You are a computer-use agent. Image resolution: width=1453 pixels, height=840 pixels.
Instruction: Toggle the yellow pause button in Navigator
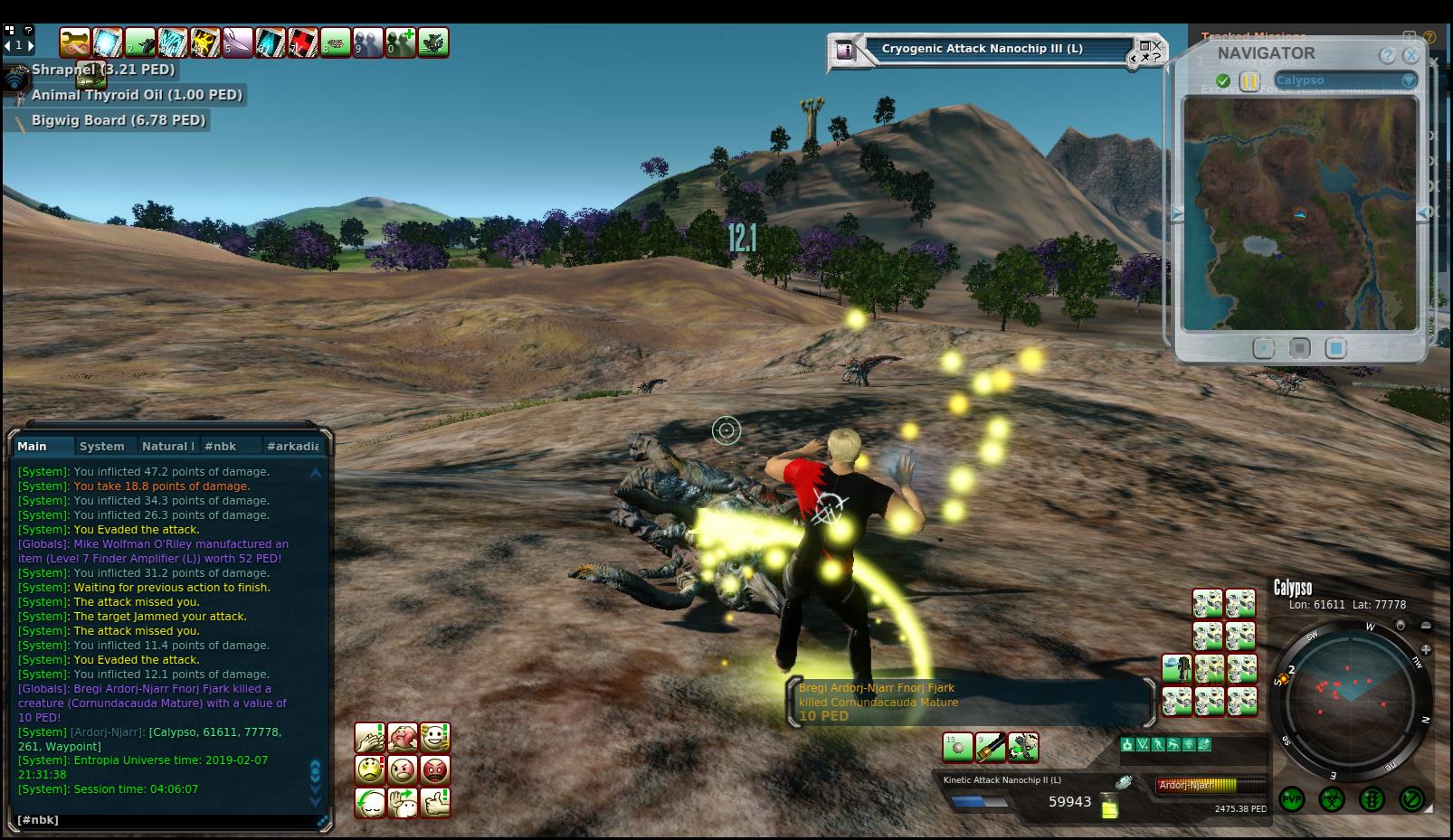(x=1249, y=81)
